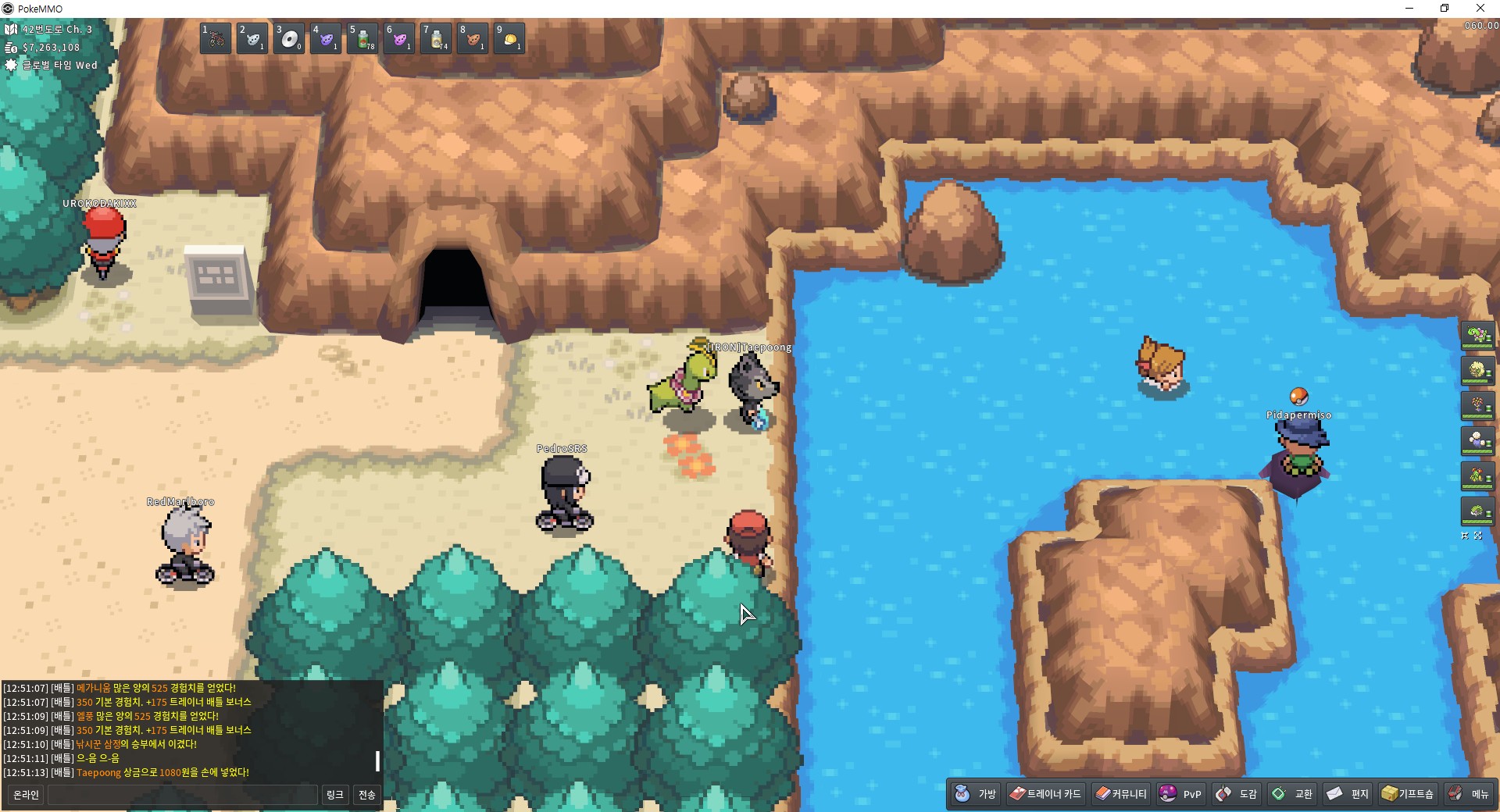Screen dimensions: 1500x812
Task: Close the PokeMMO window
Action: point(1480,9)
